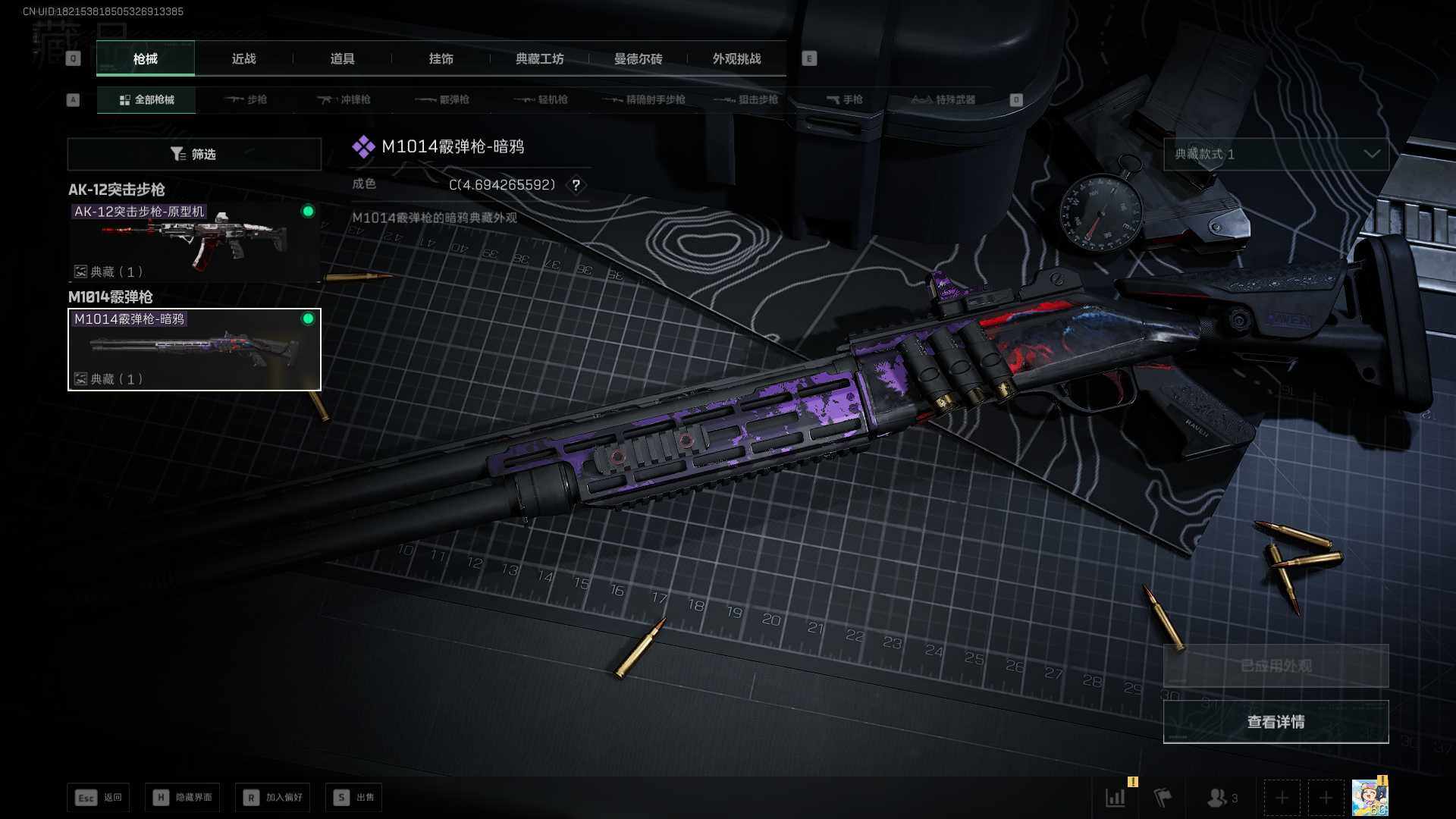The image size is (1456, 819).
Task: Select the 道具 tab
Action: (342, 58)
